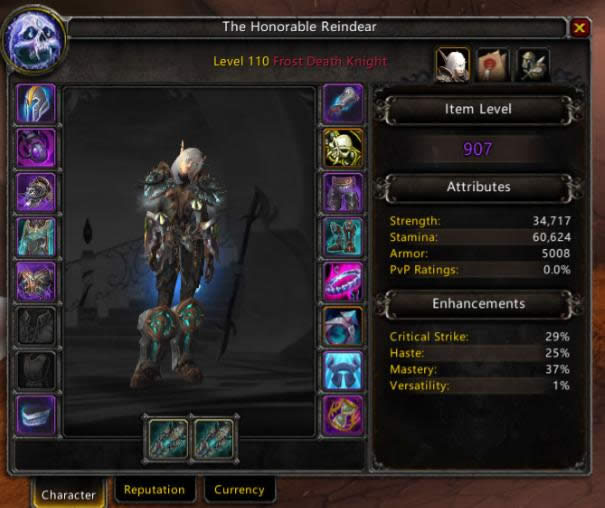Click the helmet in the head slot
The image size is (605, 508).
pyautogui.click(x=36, y=102)
